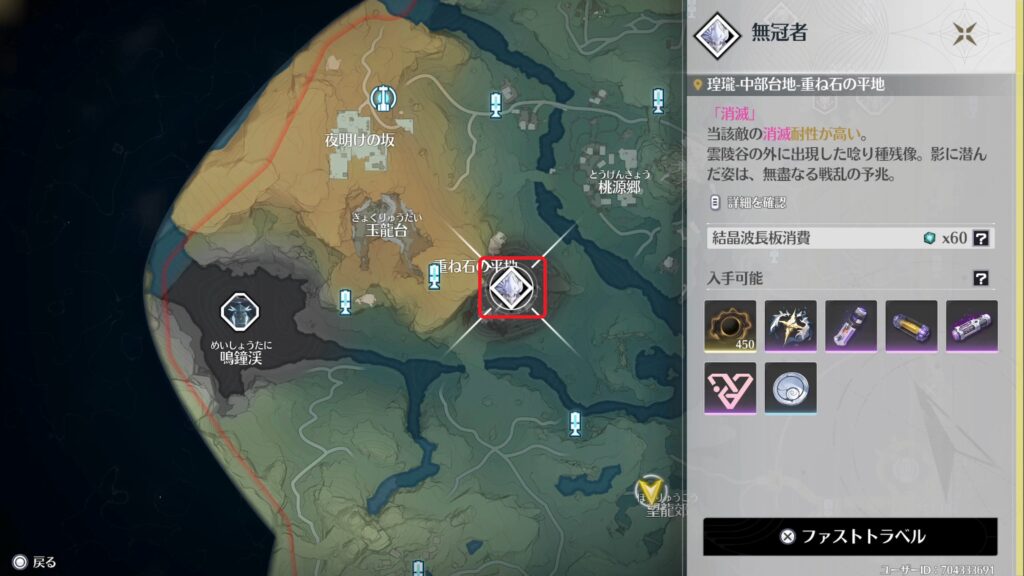The image size is (1024, 576).
Task: Open the 詳細を確認 details link
Action: coord(748,202)
